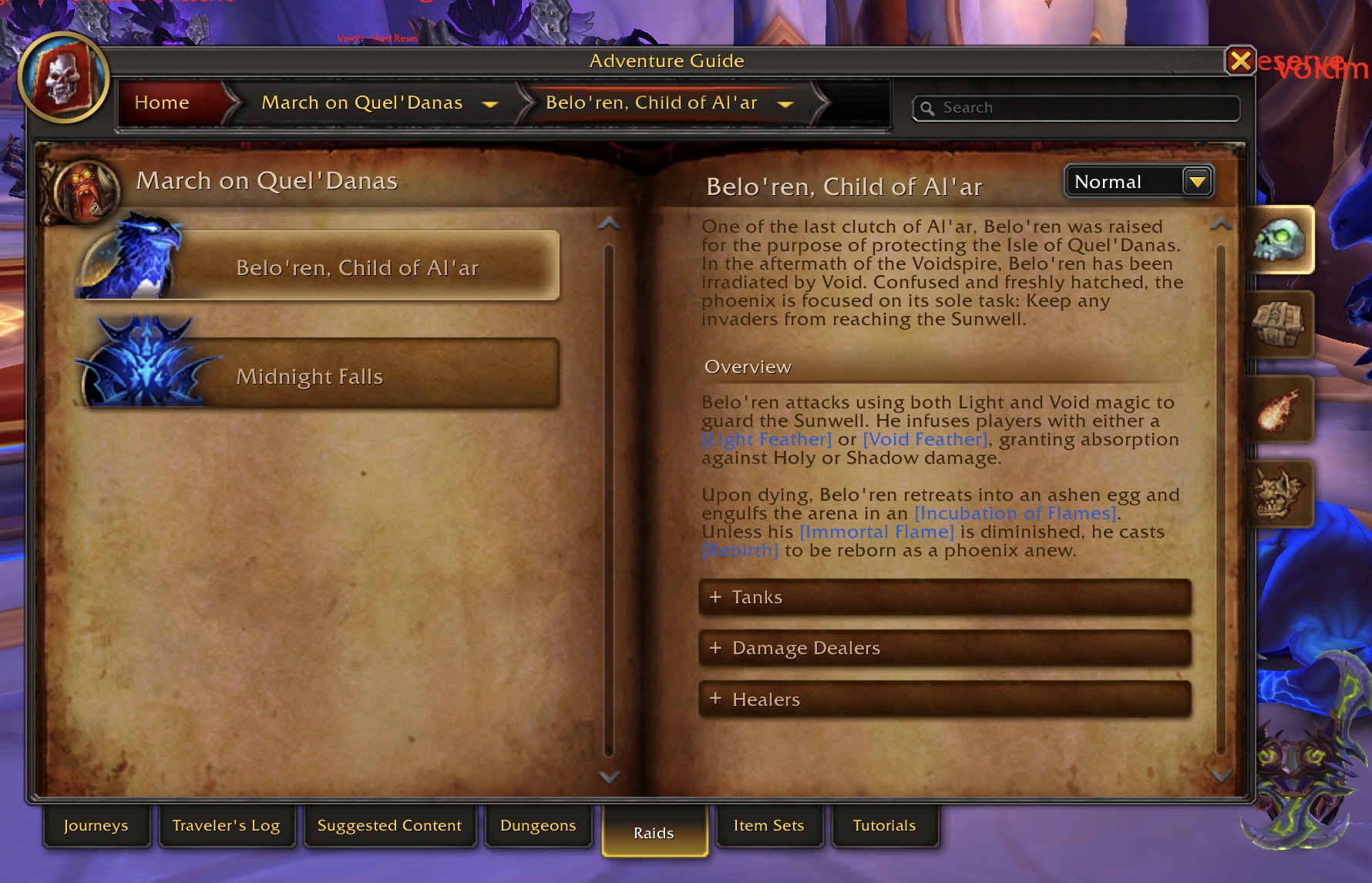Go to the Home breadcrumb
1372x883 pixels.
click(x=162, y=102)
